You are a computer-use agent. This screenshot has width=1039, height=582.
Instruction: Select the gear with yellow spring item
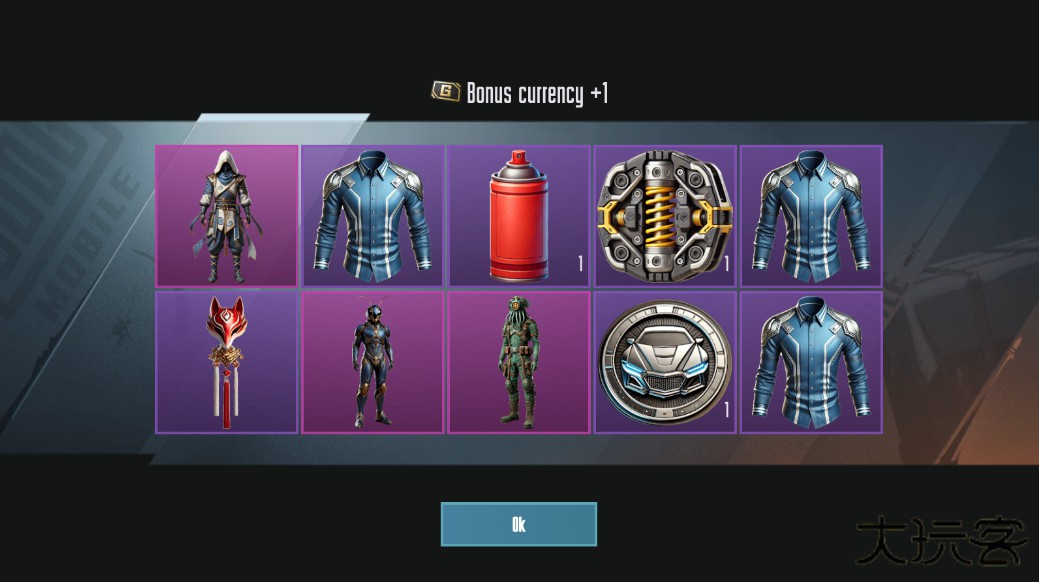[665, 216]
